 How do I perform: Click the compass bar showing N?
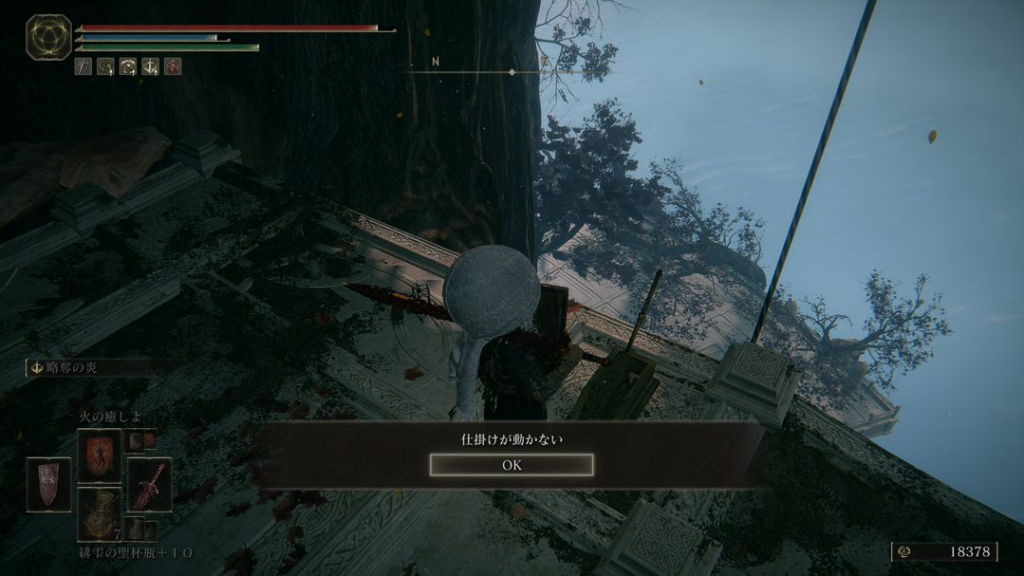tap(478, 70)
